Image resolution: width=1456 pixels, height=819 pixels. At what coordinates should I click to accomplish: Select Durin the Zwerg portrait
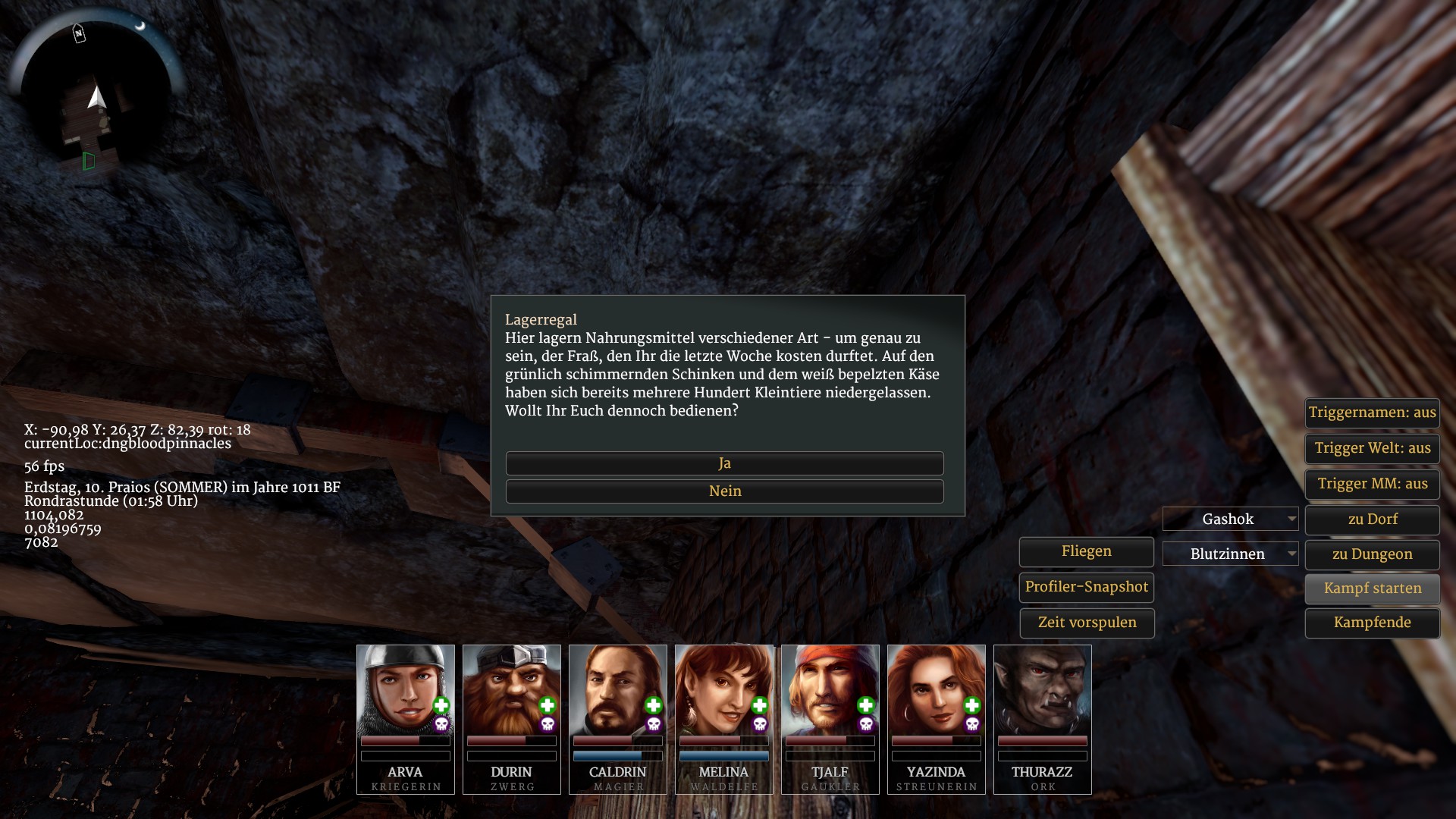tap(511, 692)
